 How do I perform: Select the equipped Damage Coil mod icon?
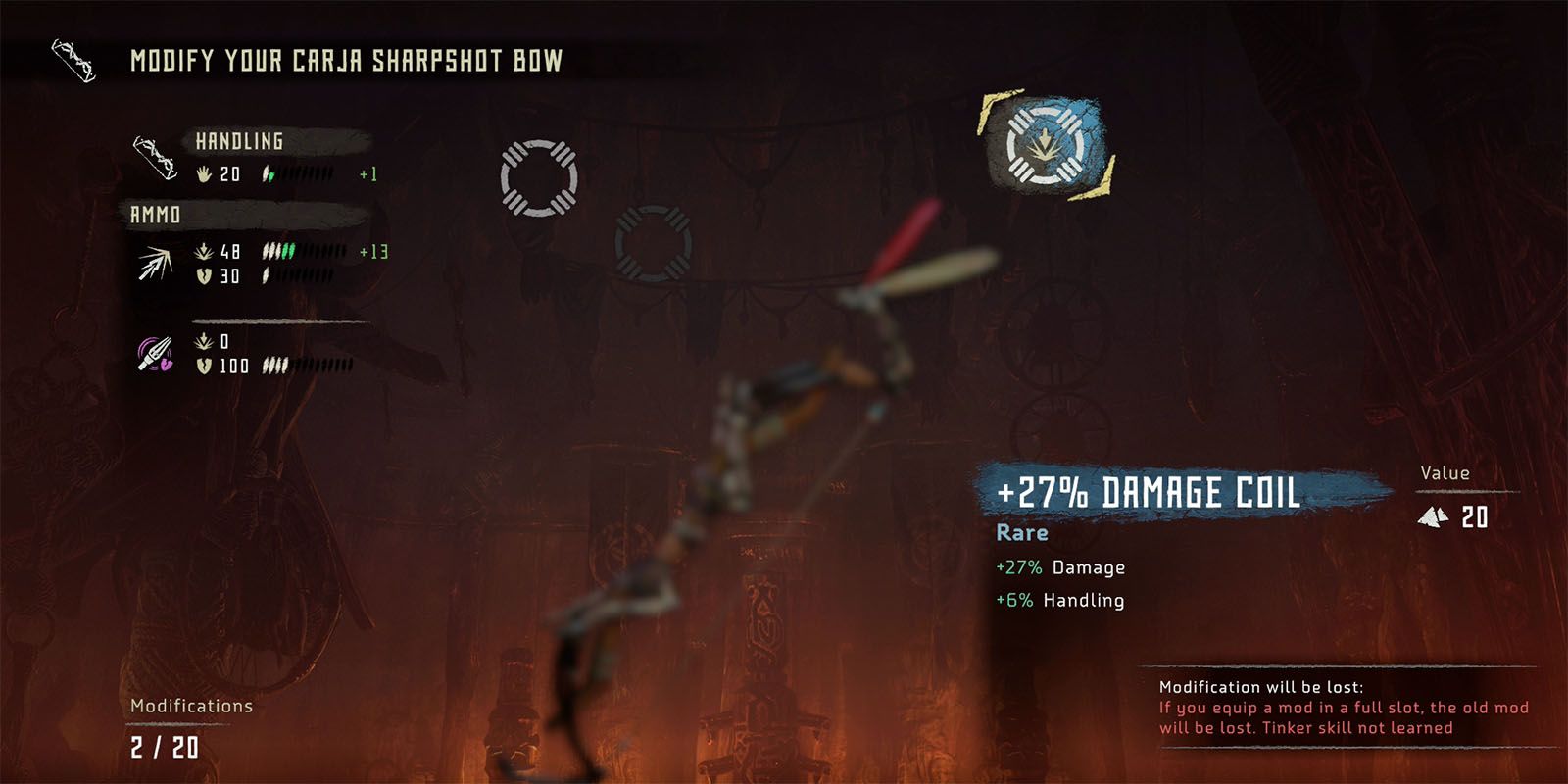(1047, 145)
